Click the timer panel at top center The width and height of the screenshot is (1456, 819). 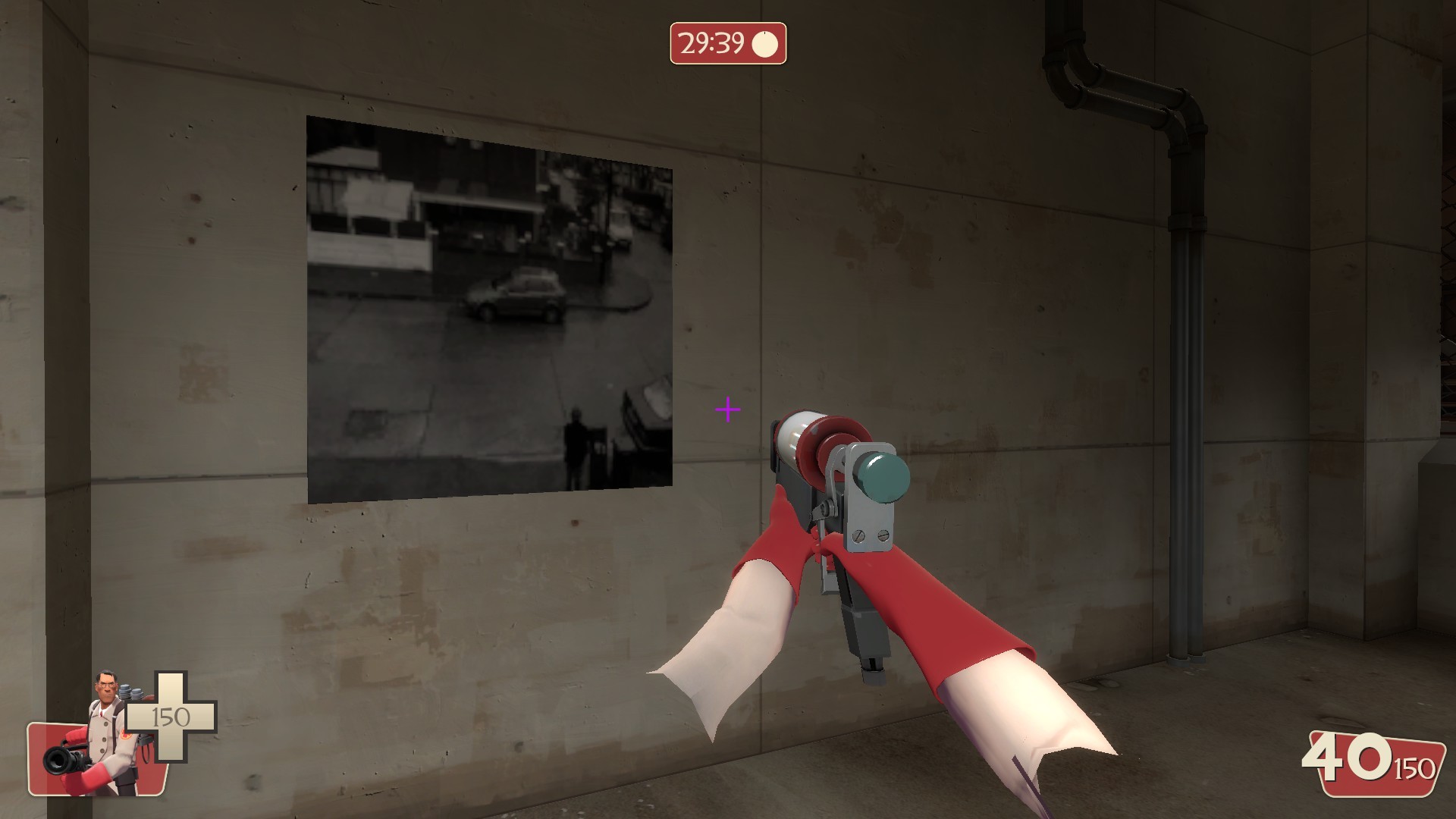pyautogui.click(x=728, y=45)
